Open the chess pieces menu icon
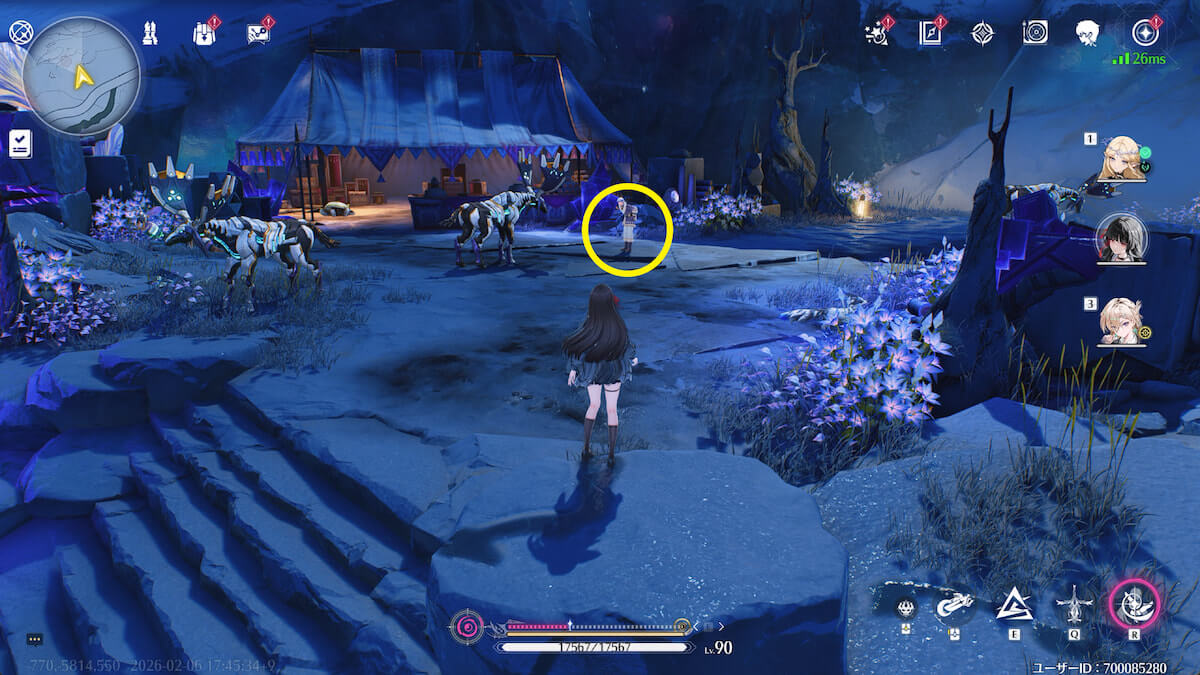This screenshot has width=1200, height=675. click(152, 33)
